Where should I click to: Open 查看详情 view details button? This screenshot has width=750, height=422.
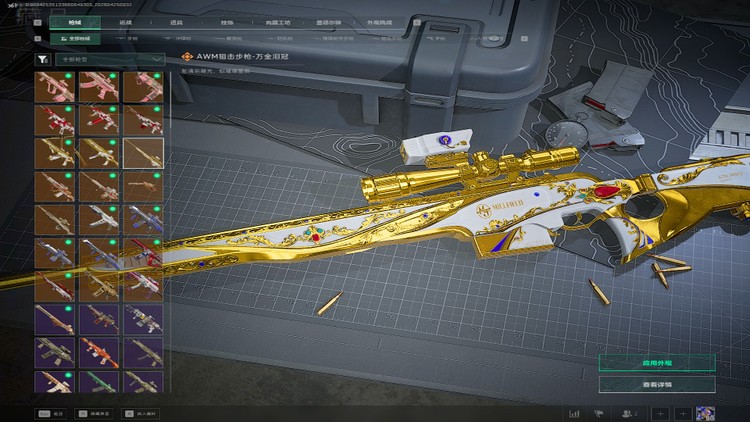point(656,384)
